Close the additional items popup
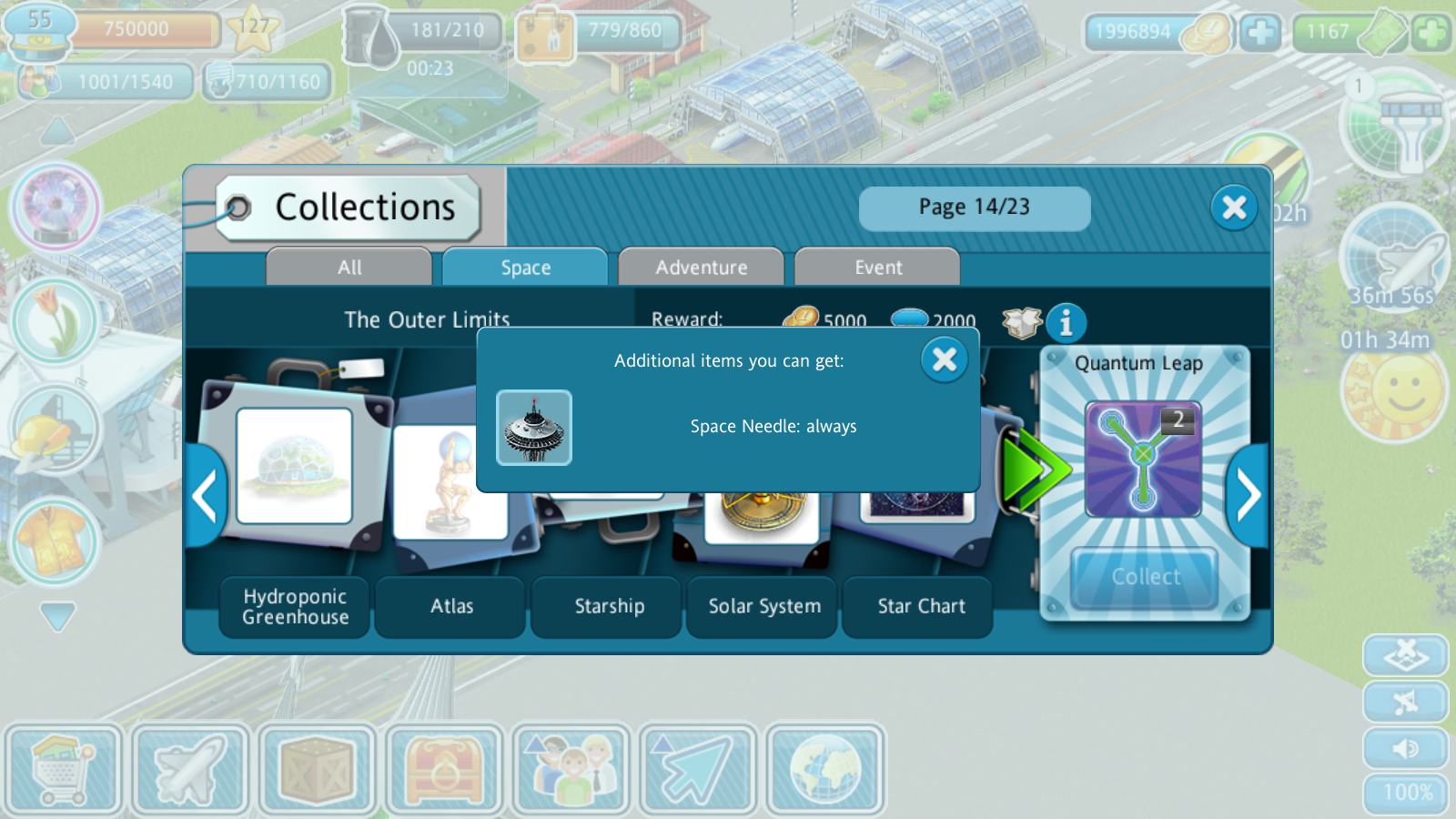 (x=944, y=360)
